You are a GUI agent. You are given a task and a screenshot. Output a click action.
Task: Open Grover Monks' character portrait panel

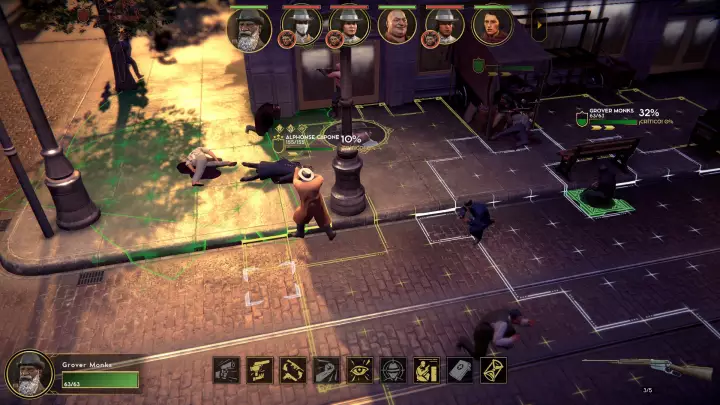pyautogui.click(x=30, y=373)
